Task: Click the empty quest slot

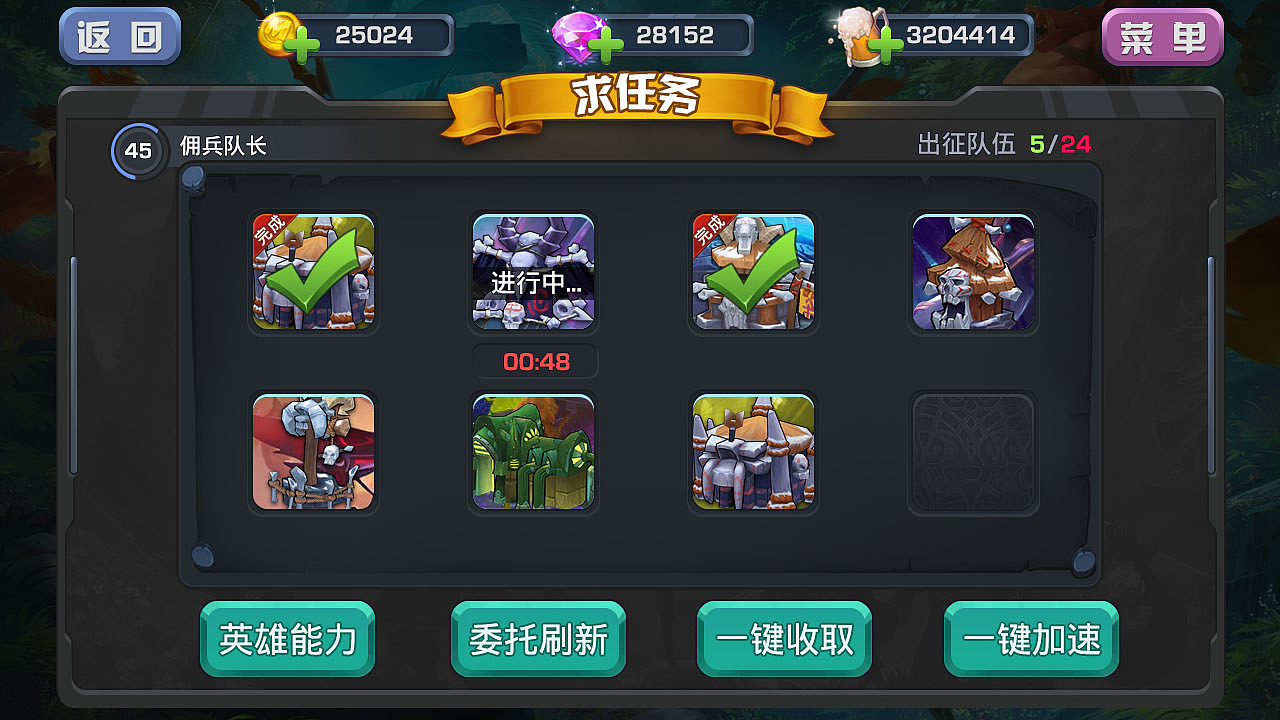Action: 973,452
